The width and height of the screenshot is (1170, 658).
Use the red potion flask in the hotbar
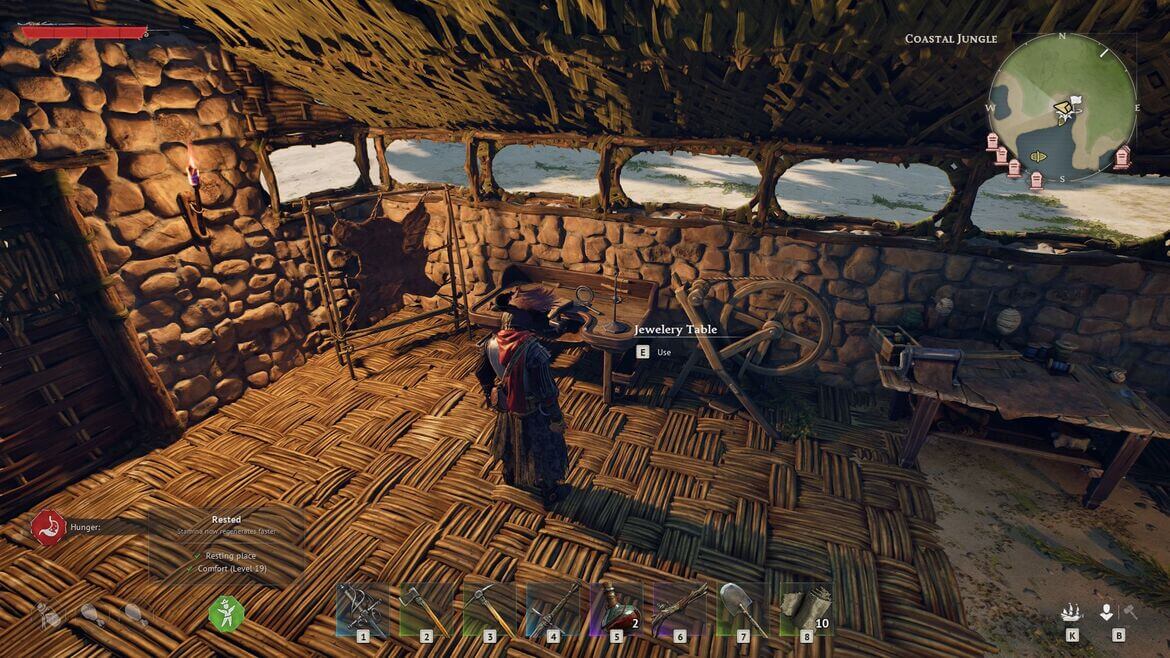pyautogui.click(x=616, y=608)
